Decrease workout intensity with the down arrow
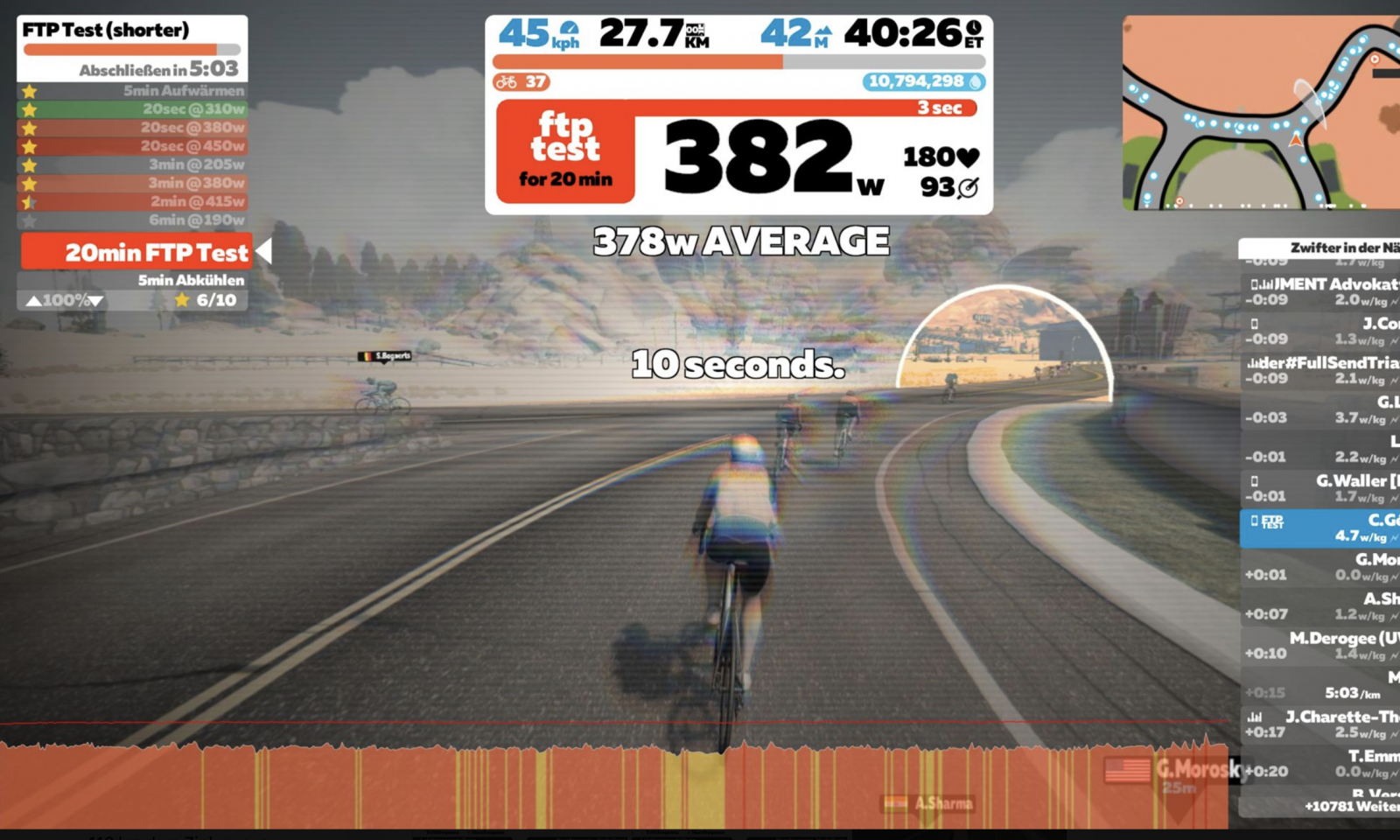Screen dimensions: 1400x840 [96, 301]
